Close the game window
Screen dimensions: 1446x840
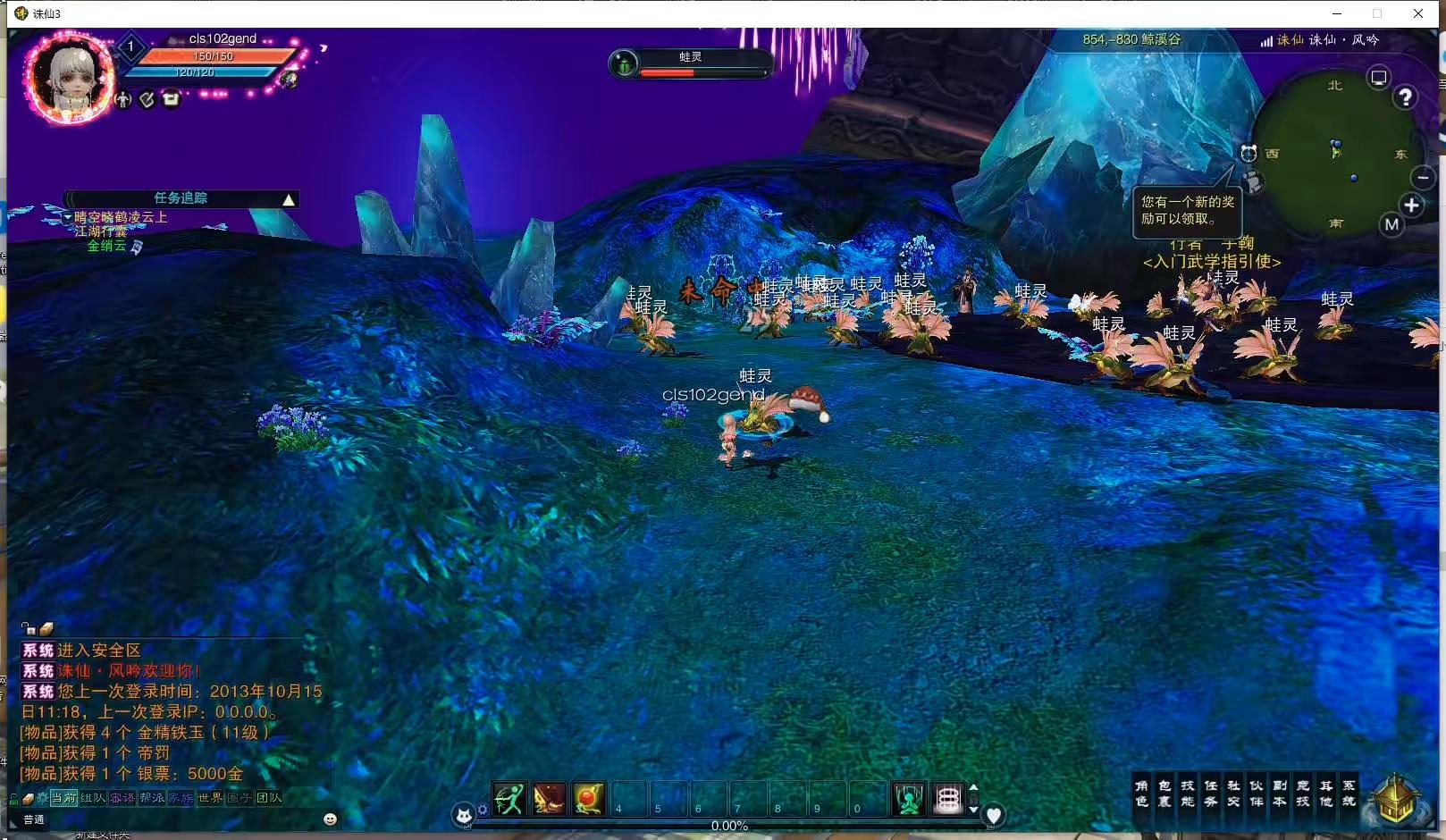[1418, 13]
